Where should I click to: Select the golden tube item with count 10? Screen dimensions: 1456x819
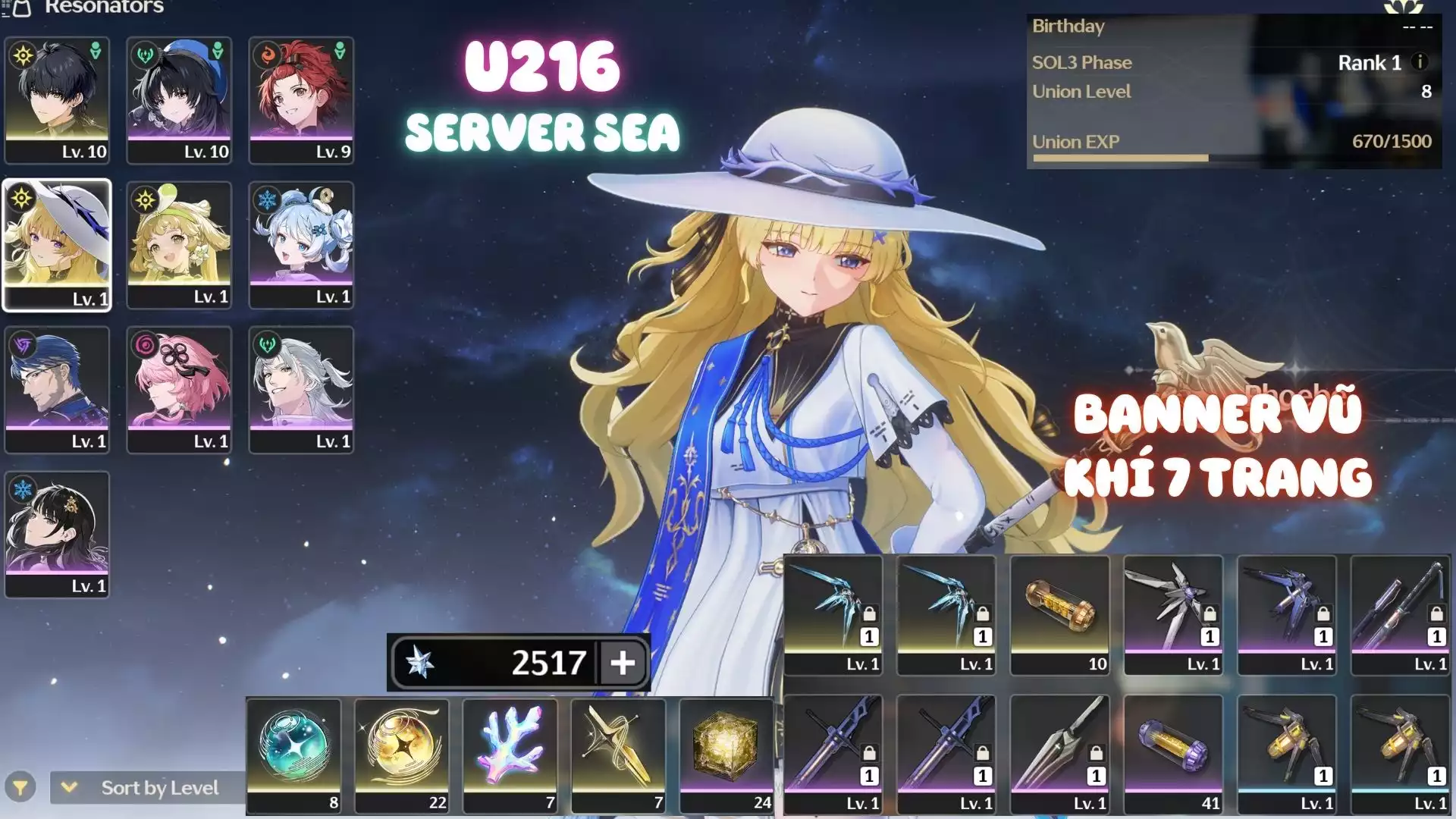(x=1059, y=614)
